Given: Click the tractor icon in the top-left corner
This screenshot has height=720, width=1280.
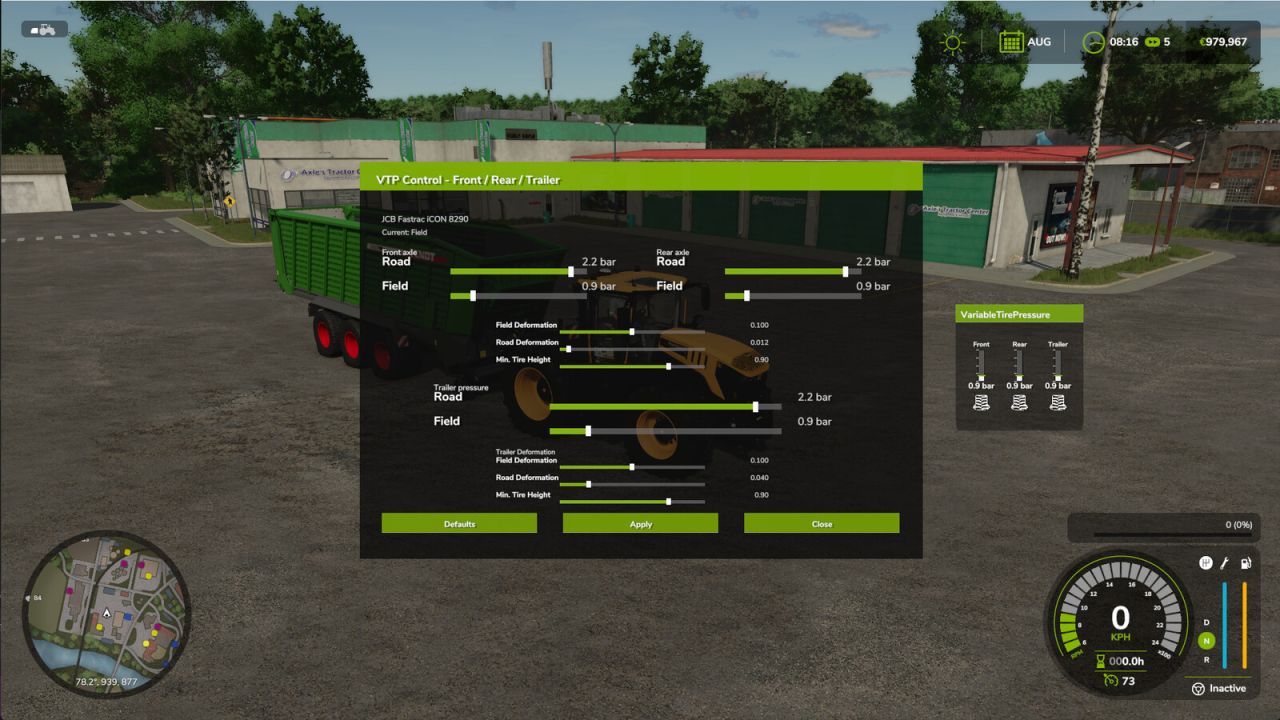Looking at the screenshot, I should point(42,28).
